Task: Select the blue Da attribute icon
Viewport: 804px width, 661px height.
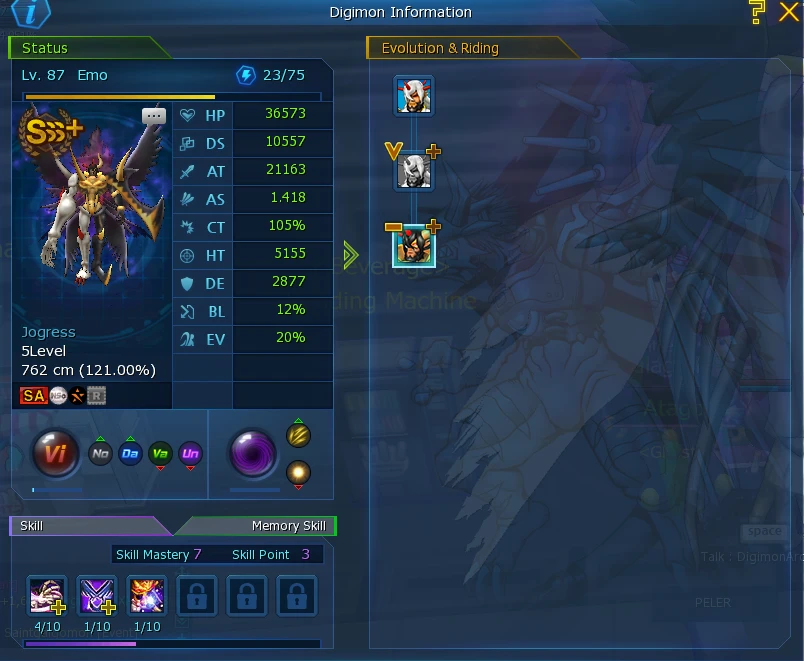Action: (130, 454)
